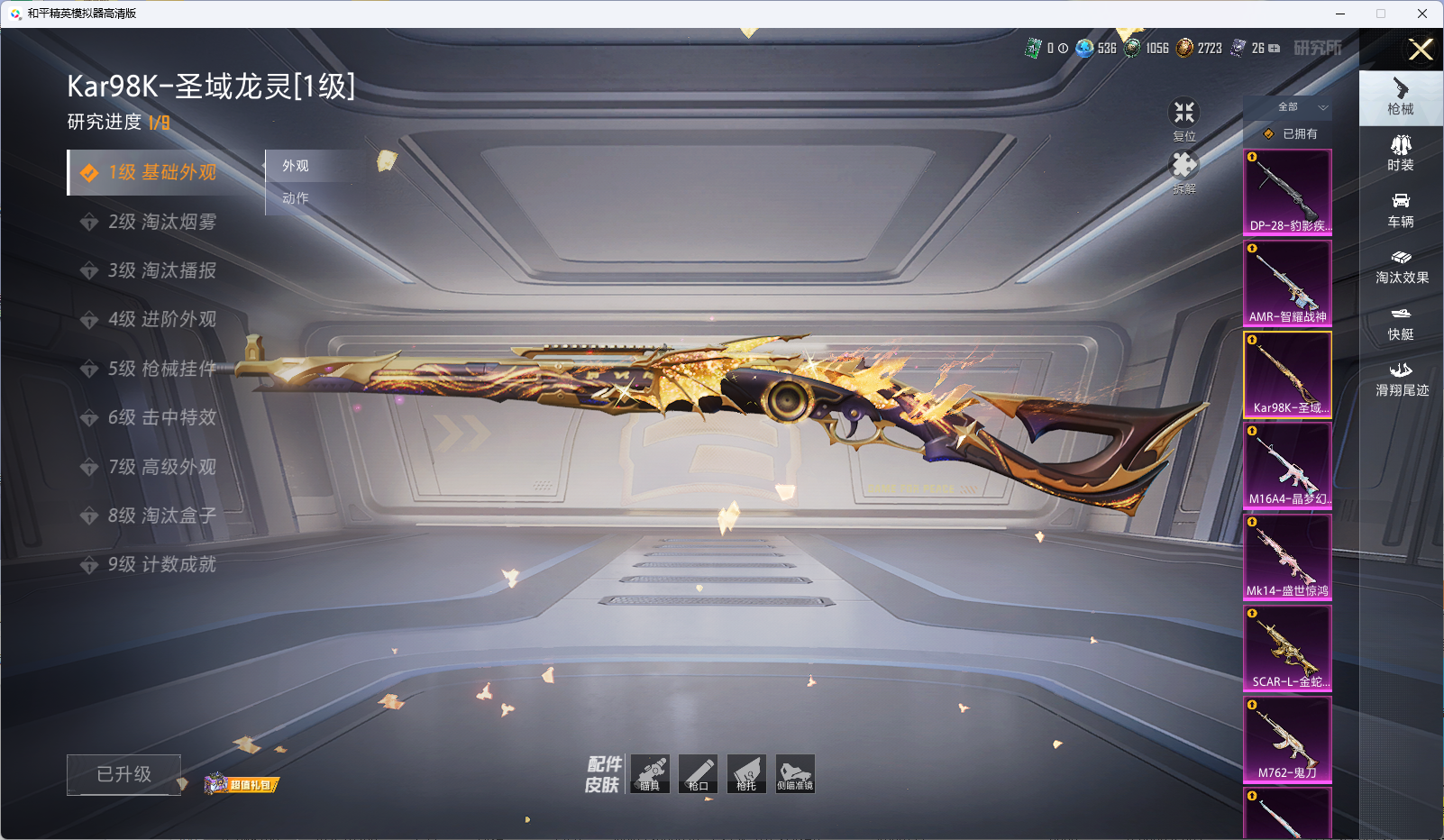Click the 复位 reset view button
The image size is (1444, 840).
coord(1184,115)
